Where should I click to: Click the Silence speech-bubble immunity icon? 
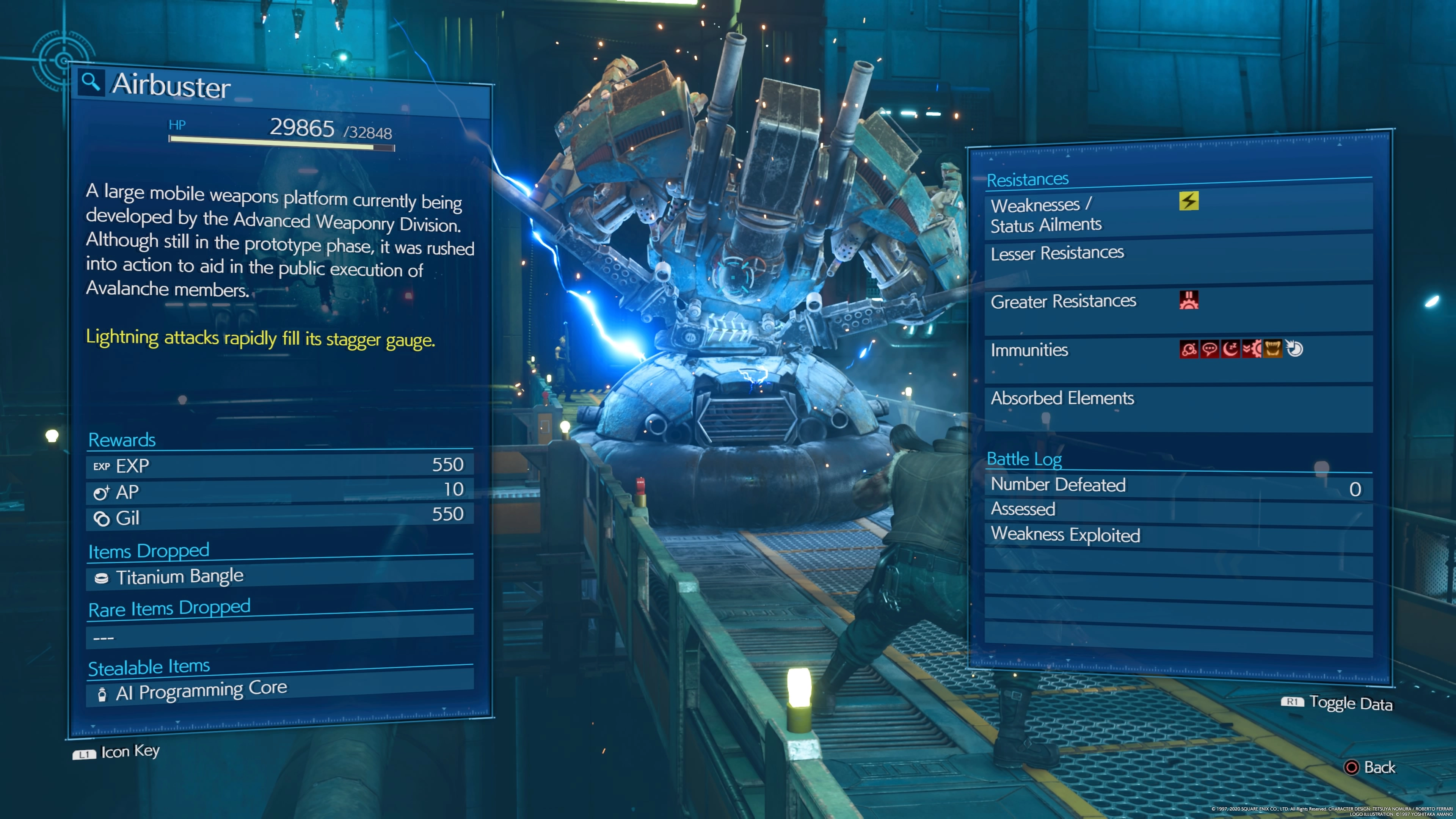tap(1210, 349)
